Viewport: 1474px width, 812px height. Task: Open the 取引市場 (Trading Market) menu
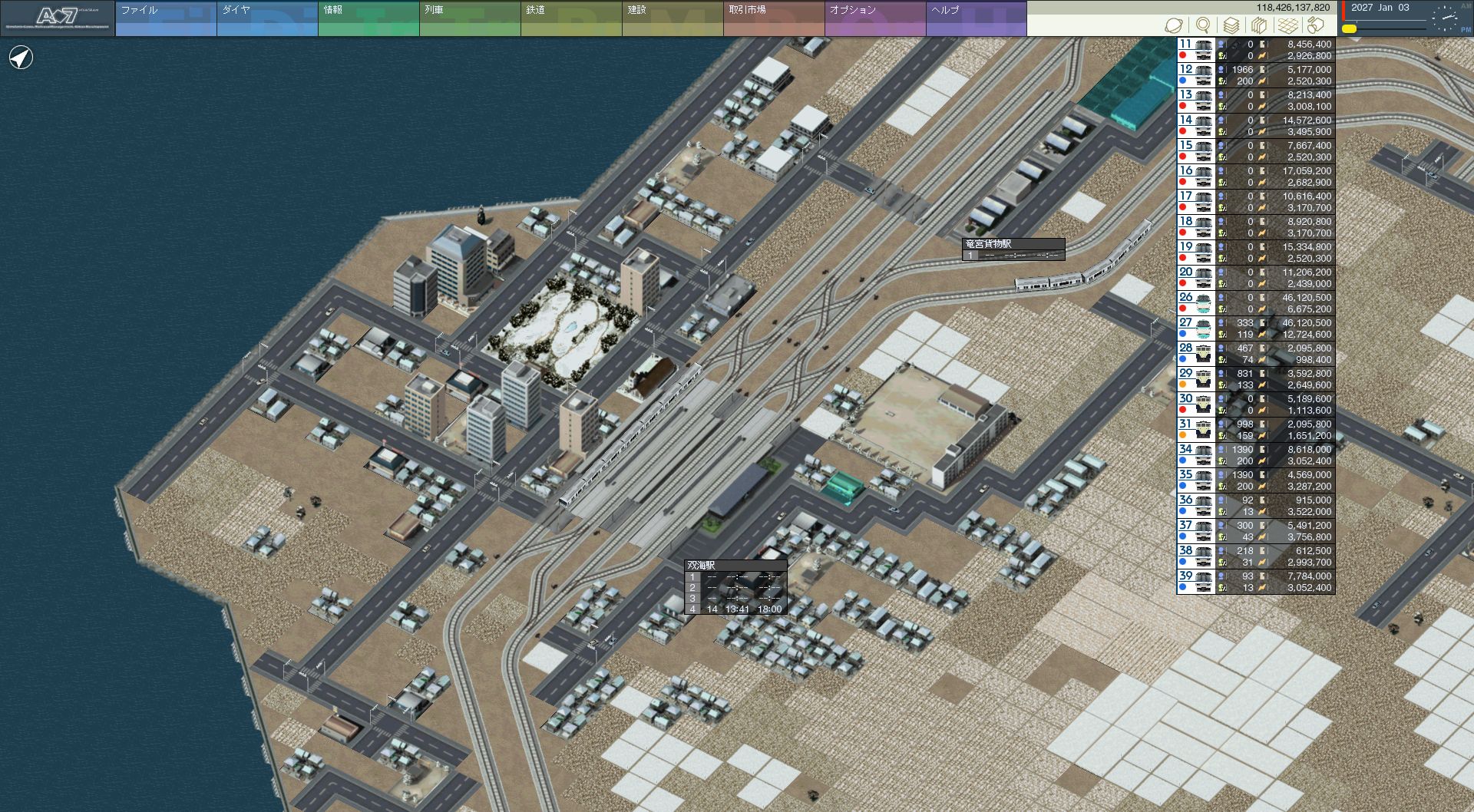pyautogui.click(x=773, y=18)
